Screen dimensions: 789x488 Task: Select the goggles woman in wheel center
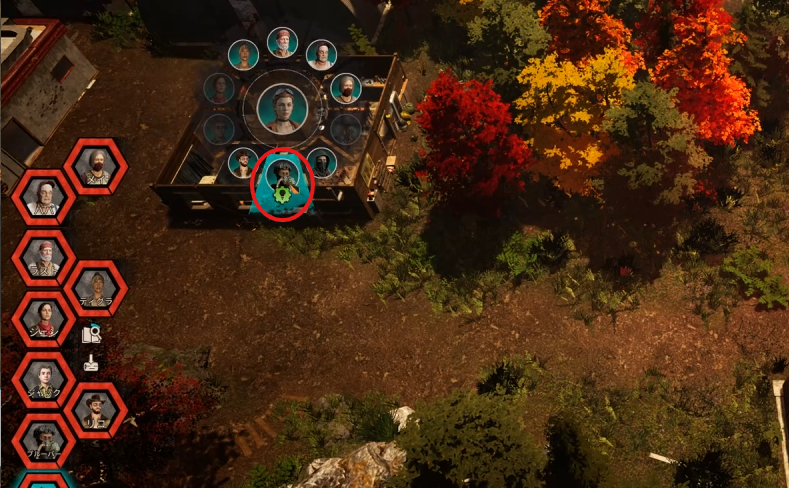coord(282,108)
